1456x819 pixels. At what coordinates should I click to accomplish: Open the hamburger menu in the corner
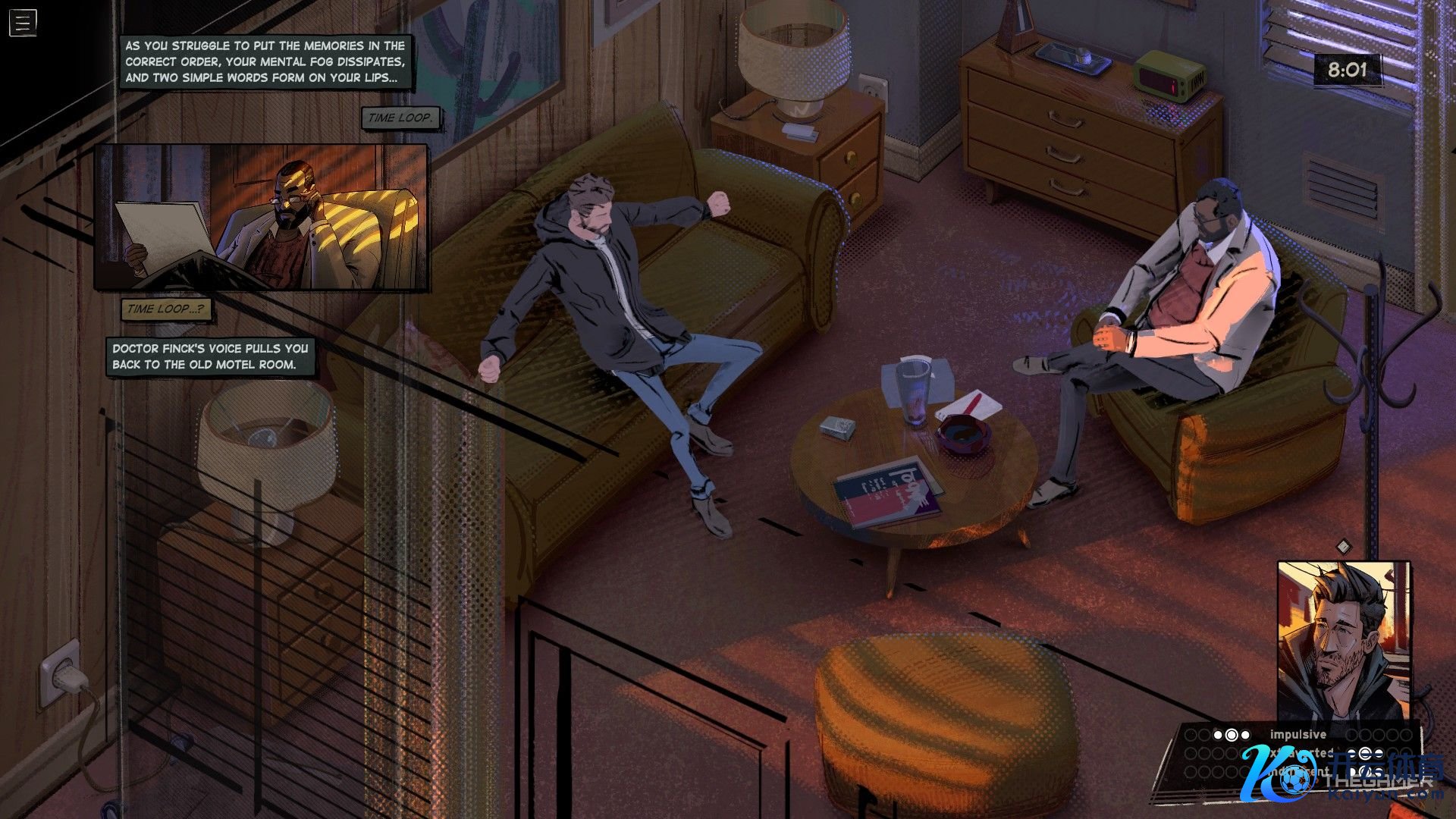23,23
